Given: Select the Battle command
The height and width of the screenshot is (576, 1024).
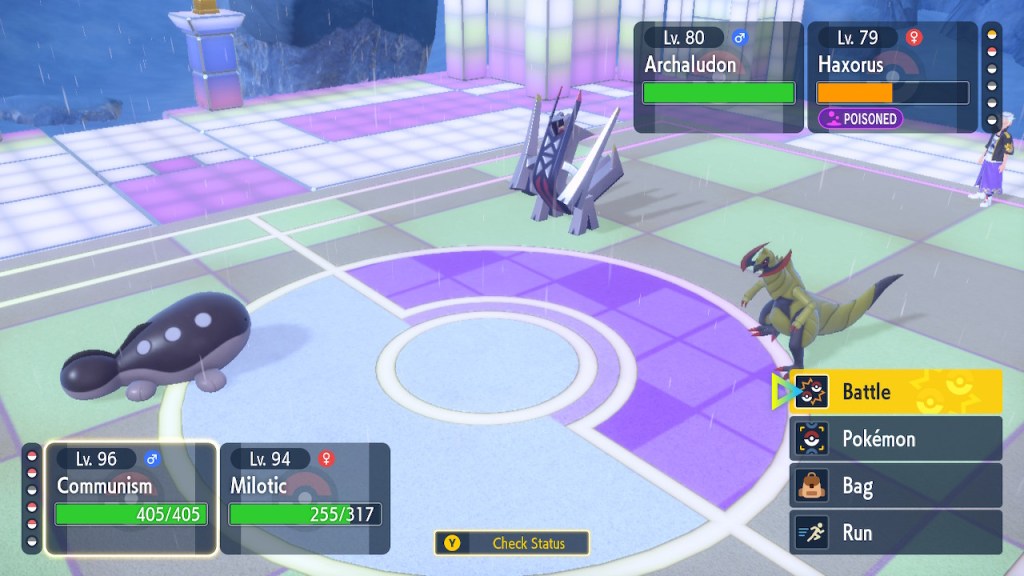Looking at the screenshot, I should (x=895, y=392).
